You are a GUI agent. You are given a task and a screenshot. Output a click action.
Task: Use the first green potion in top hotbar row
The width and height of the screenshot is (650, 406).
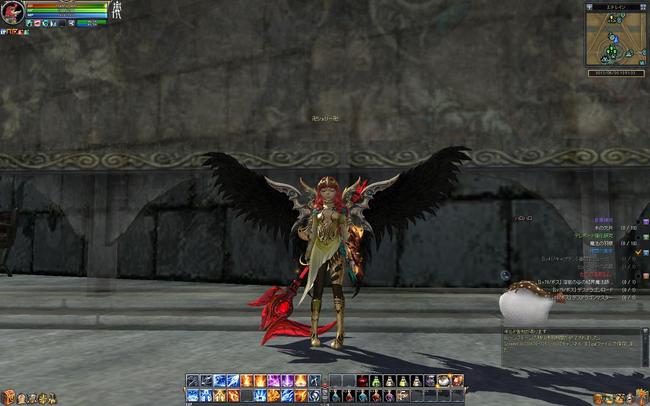click(374, 381)
